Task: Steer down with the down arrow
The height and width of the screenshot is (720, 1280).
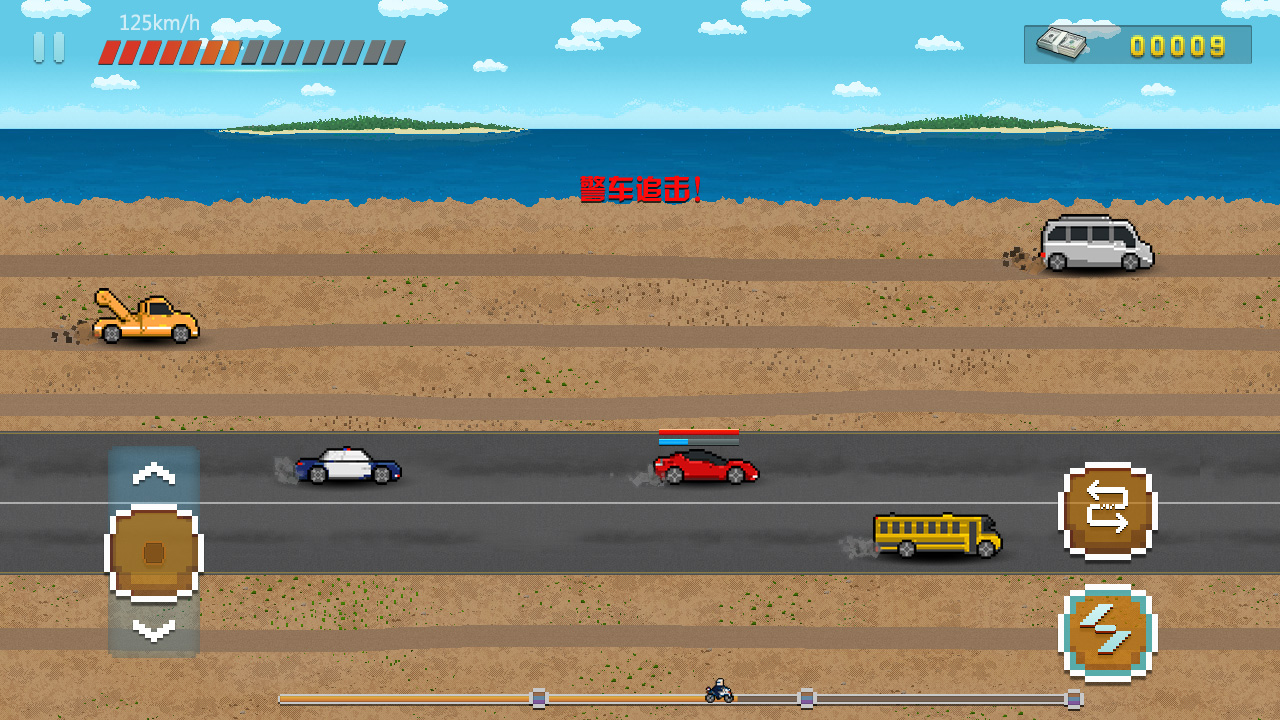Action: 154,630
